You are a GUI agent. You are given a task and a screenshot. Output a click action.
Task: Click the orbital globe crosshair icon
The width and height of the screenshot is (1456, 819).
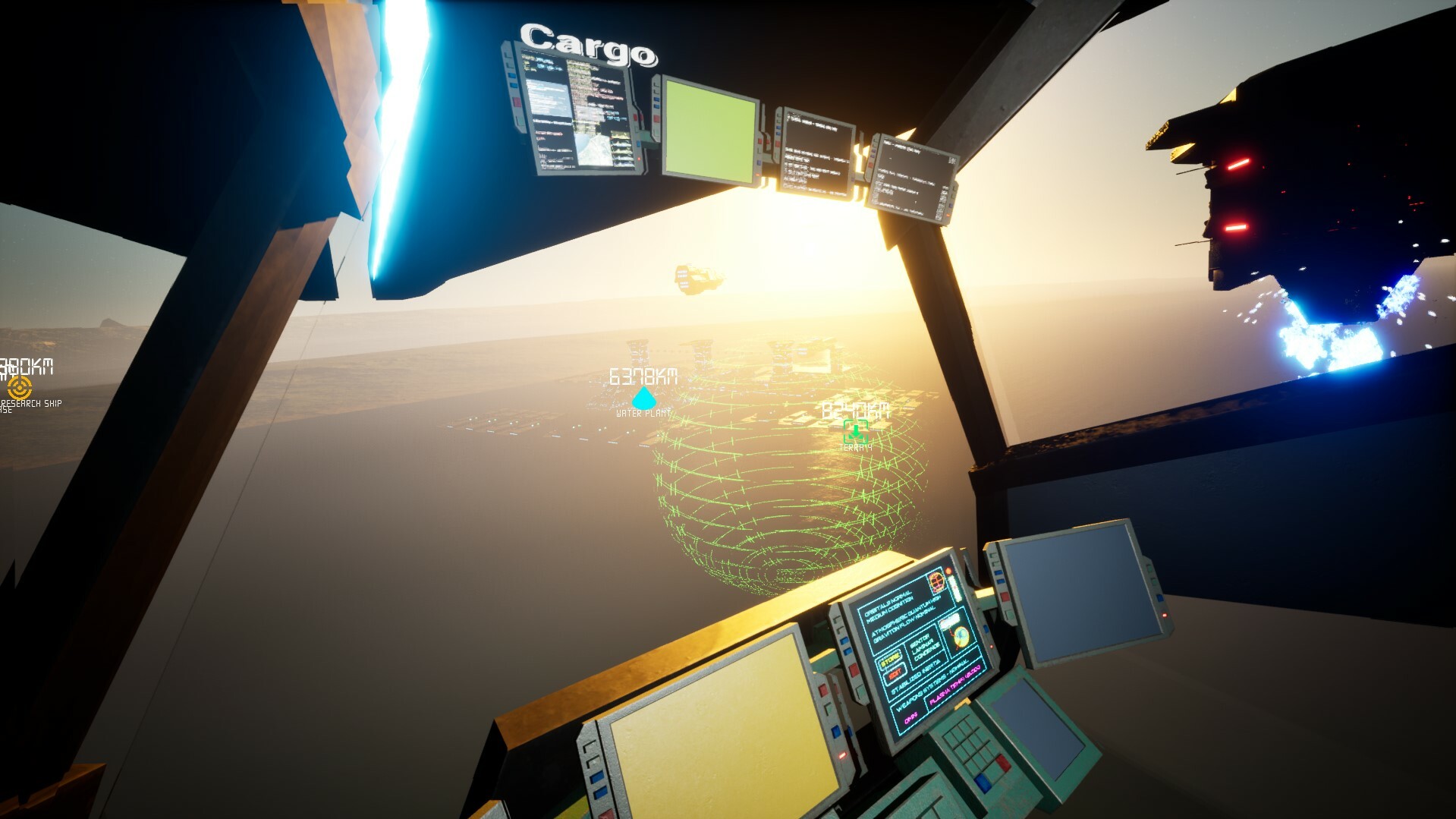pos(937,583)
